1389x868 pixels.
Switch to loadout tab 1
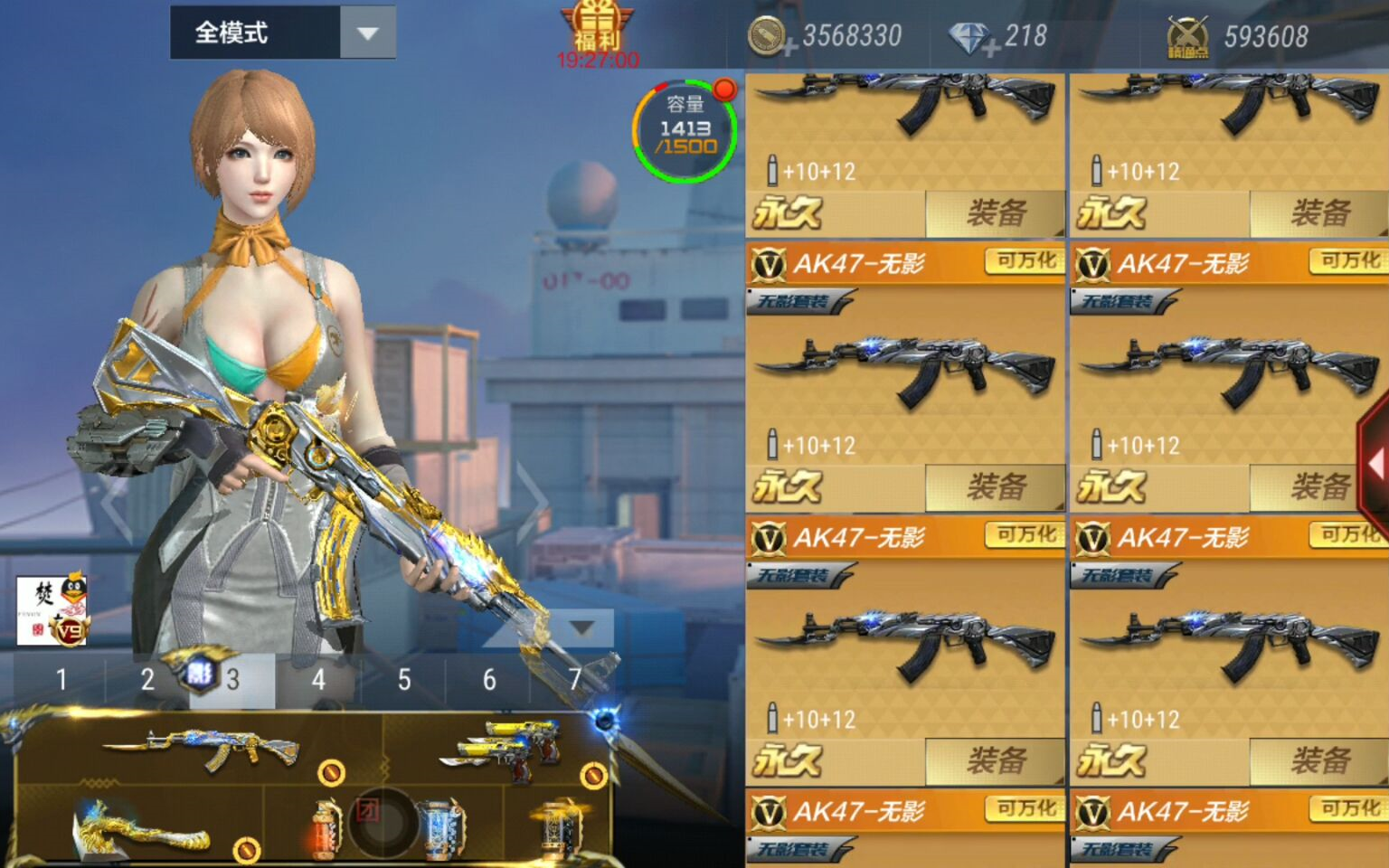[x=61, y=680]
